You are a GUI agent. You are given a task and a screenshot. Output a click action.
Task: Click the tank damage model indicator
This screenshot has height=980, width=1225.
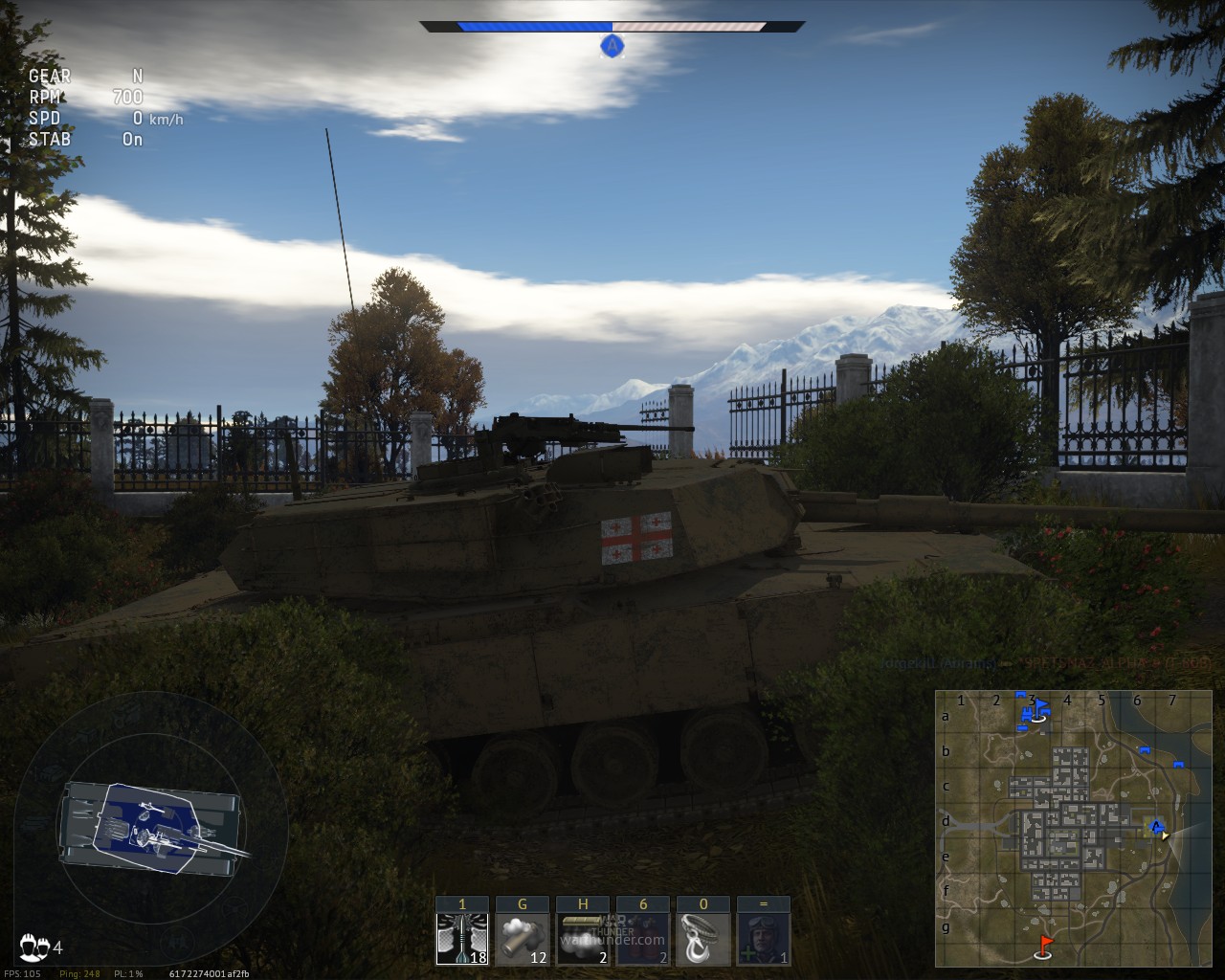[x=151, y=830]
